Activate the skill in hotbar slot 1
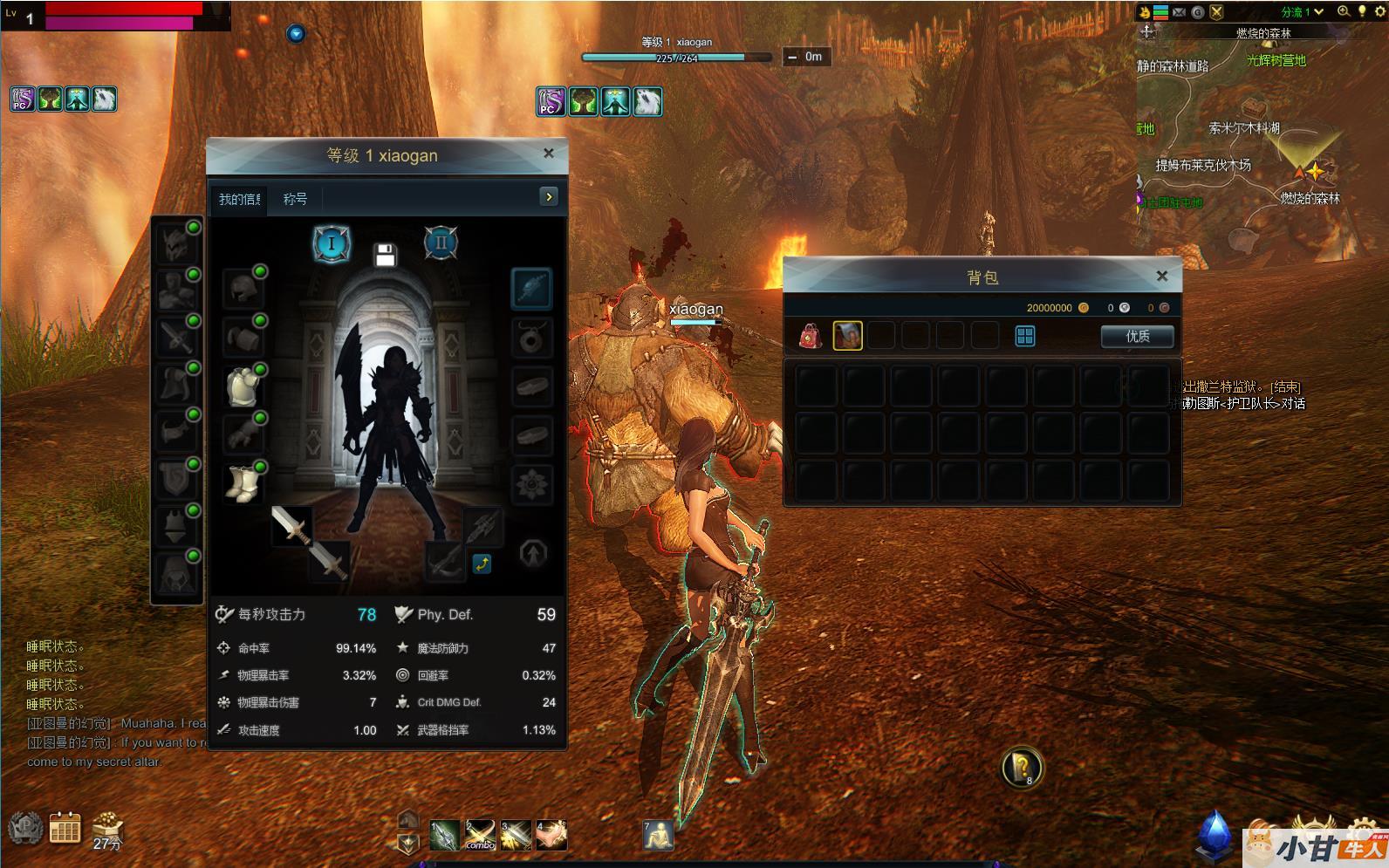The width and height of the screenshot is (1389, 868). tap(444, 836)
